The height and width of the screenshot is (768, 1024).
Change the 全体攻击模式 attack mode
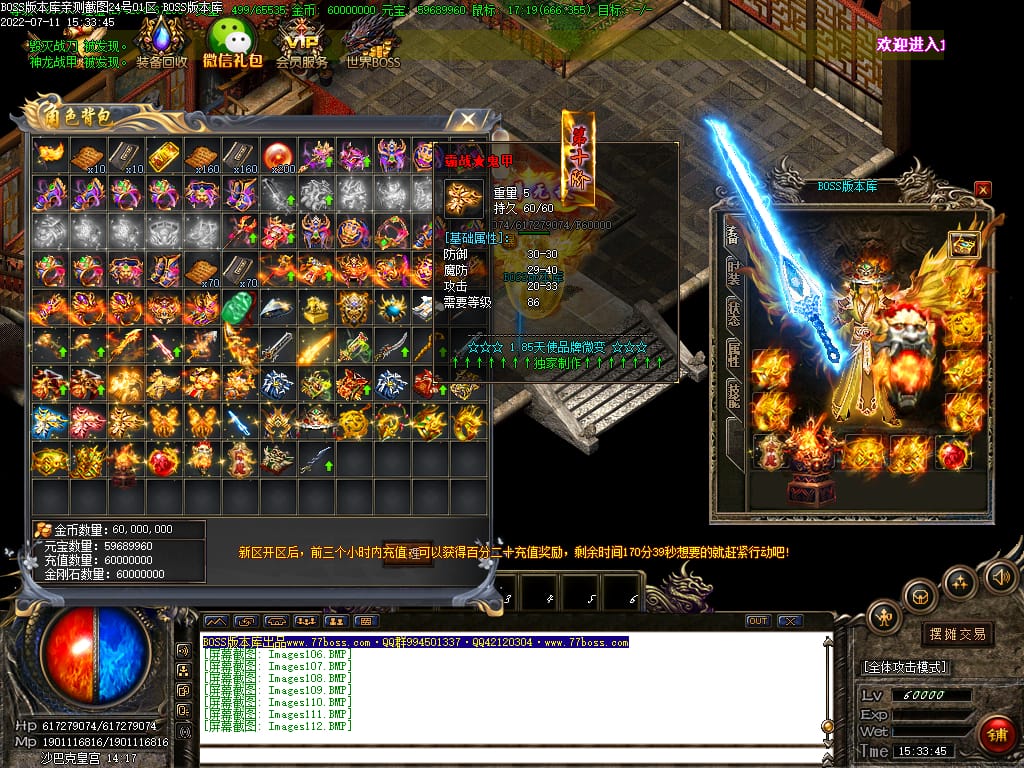tap(905, 667)
